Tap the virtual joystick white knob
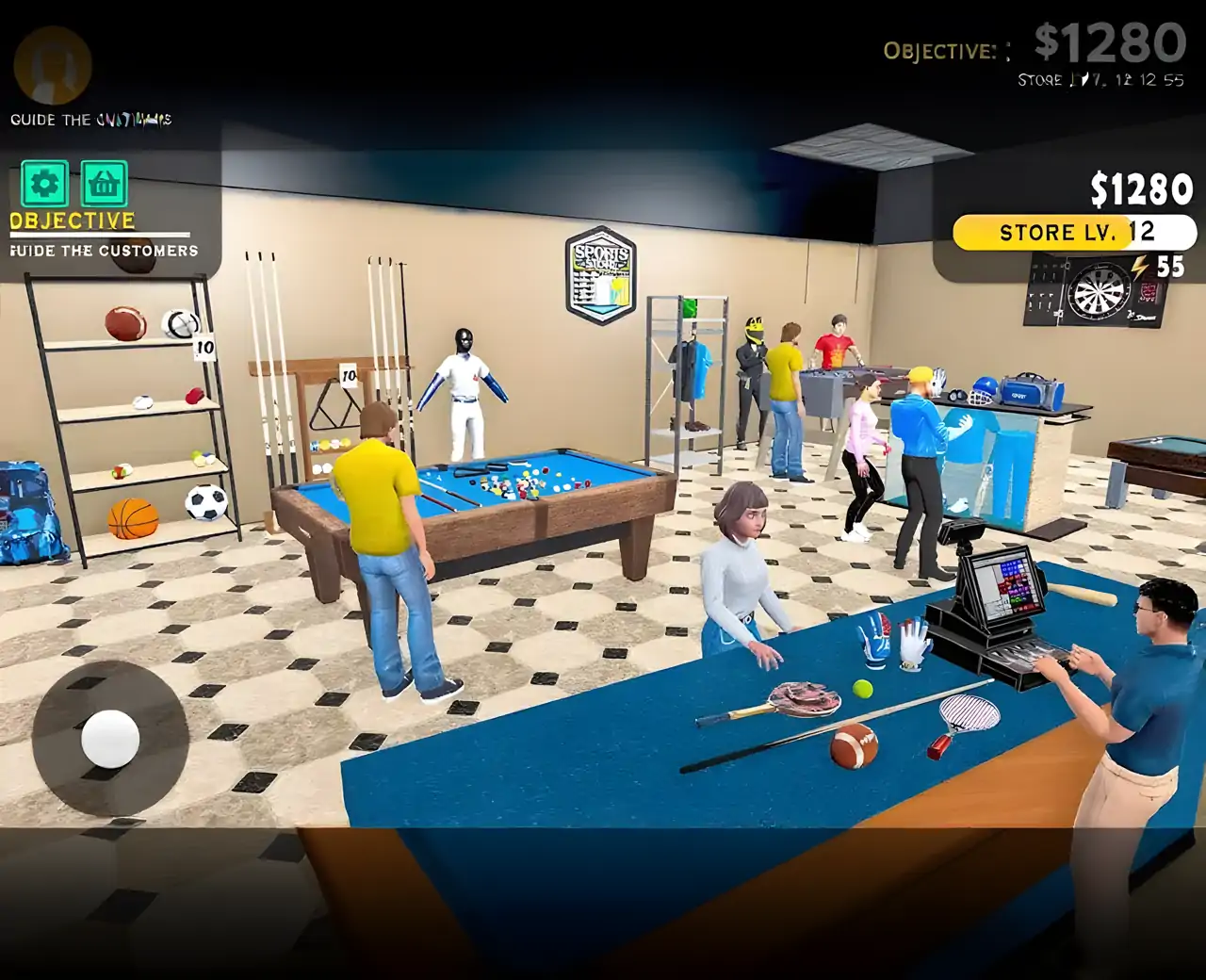1206x980 pixels. pos(110,738)
